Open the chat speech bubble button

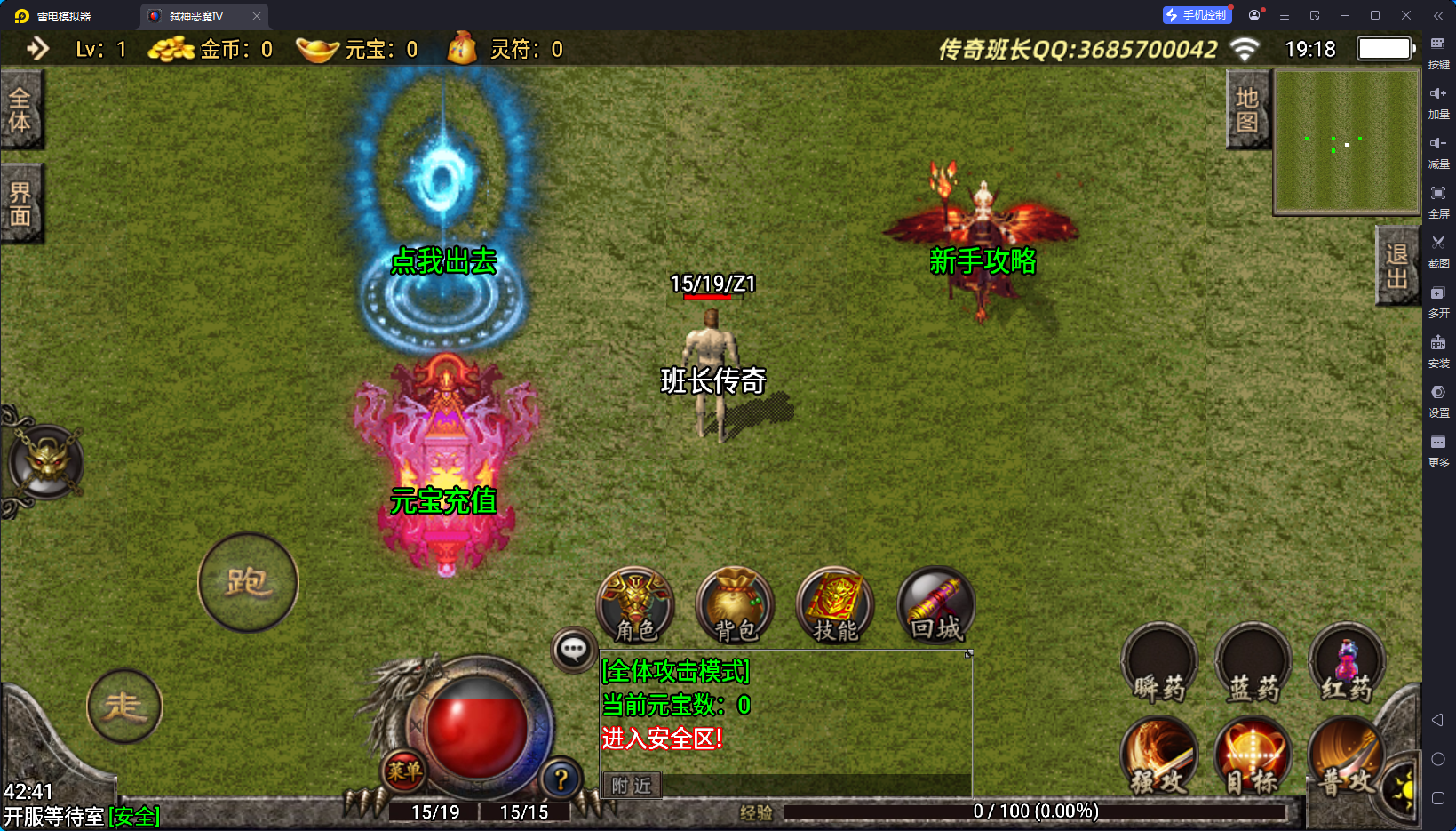(573, 650)
